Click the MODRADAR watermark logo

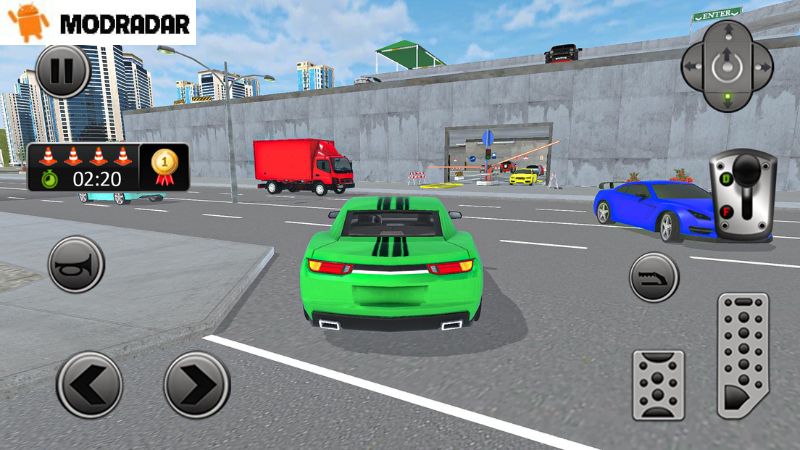(98, 23)
